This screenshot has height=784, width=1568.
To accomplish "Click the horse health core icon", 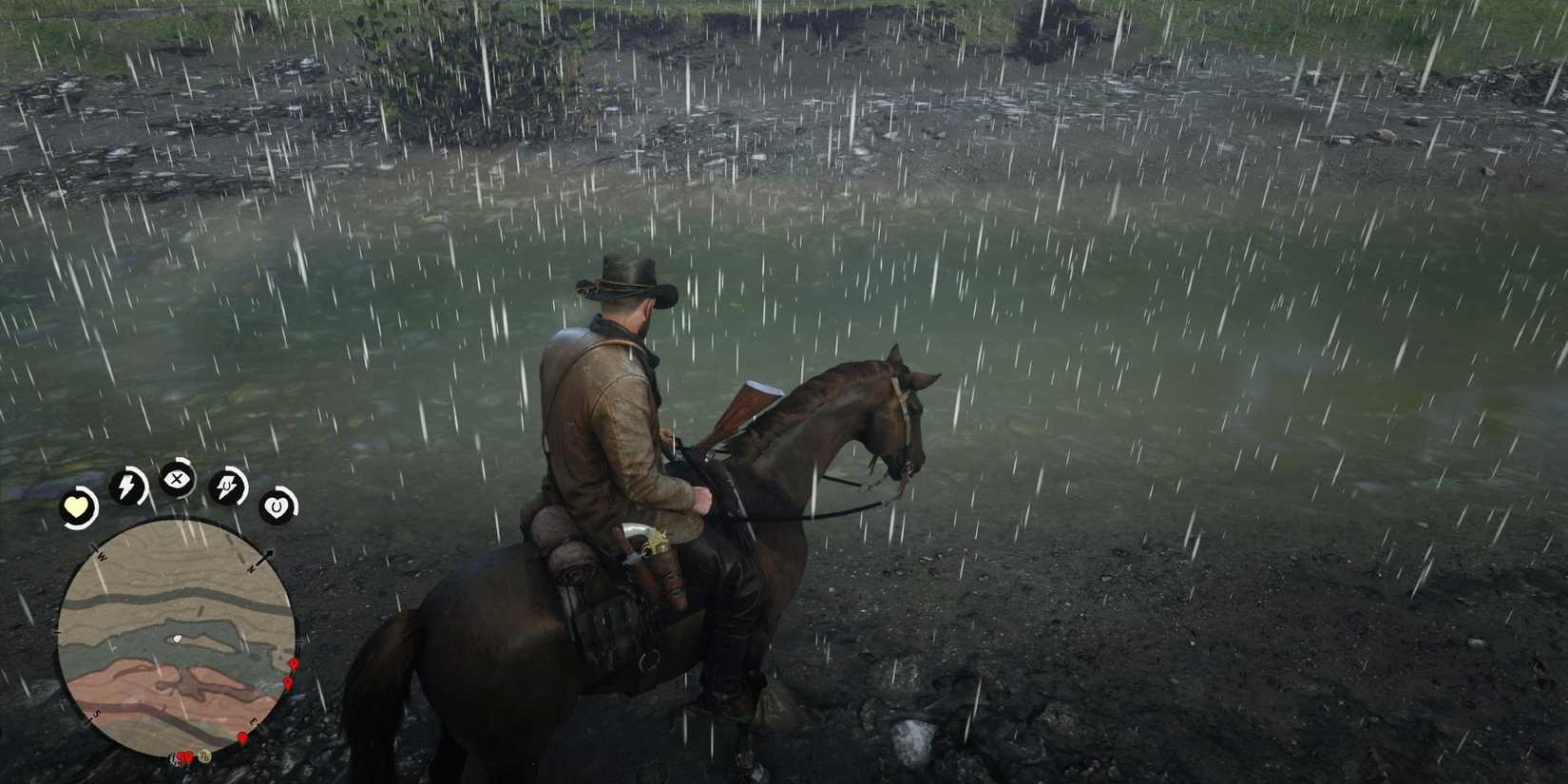I will click(277, 506).
